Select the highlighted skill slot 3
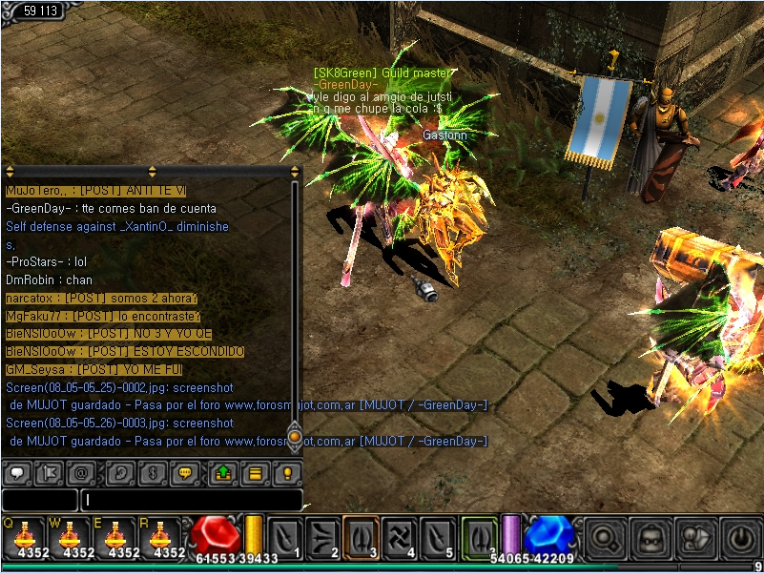Screen dimensions: 764x573 click(x=361, y=537)
